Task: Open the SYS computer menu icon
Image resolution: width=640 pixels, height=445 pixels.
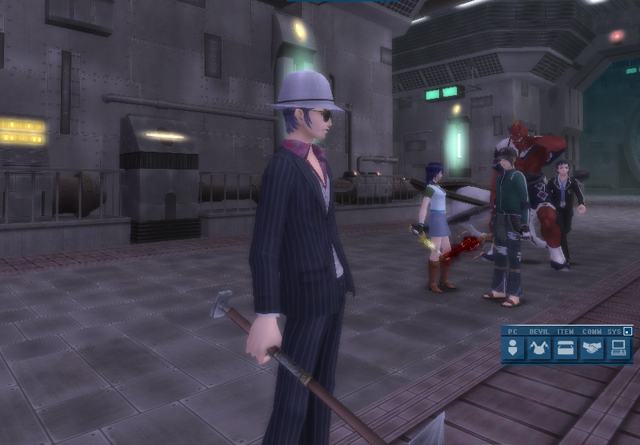Action: coord(620,348)
